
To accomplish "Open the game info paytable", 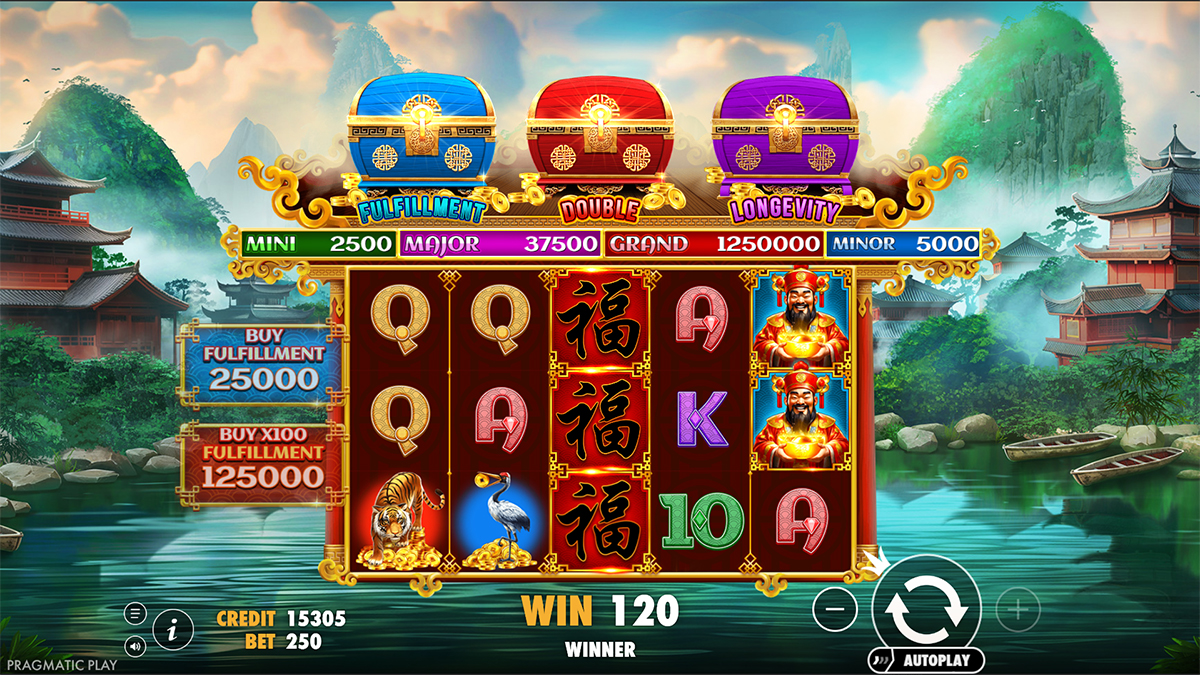I will pos(173,629).
